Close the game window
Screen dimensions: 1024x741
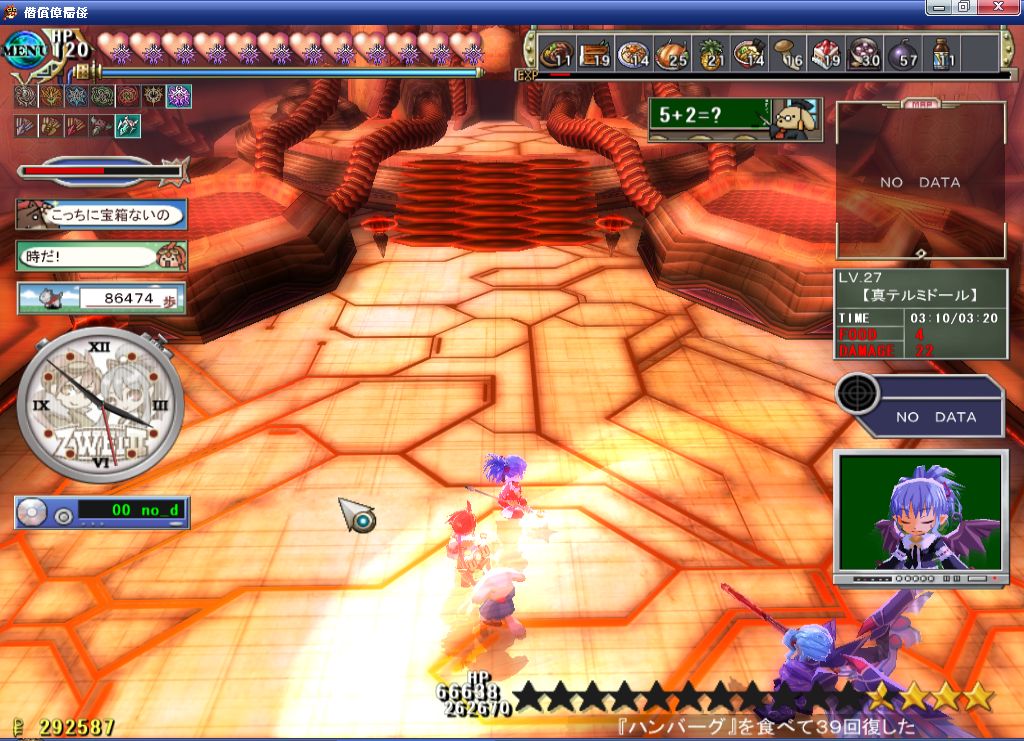click(x=1003, y=7)
